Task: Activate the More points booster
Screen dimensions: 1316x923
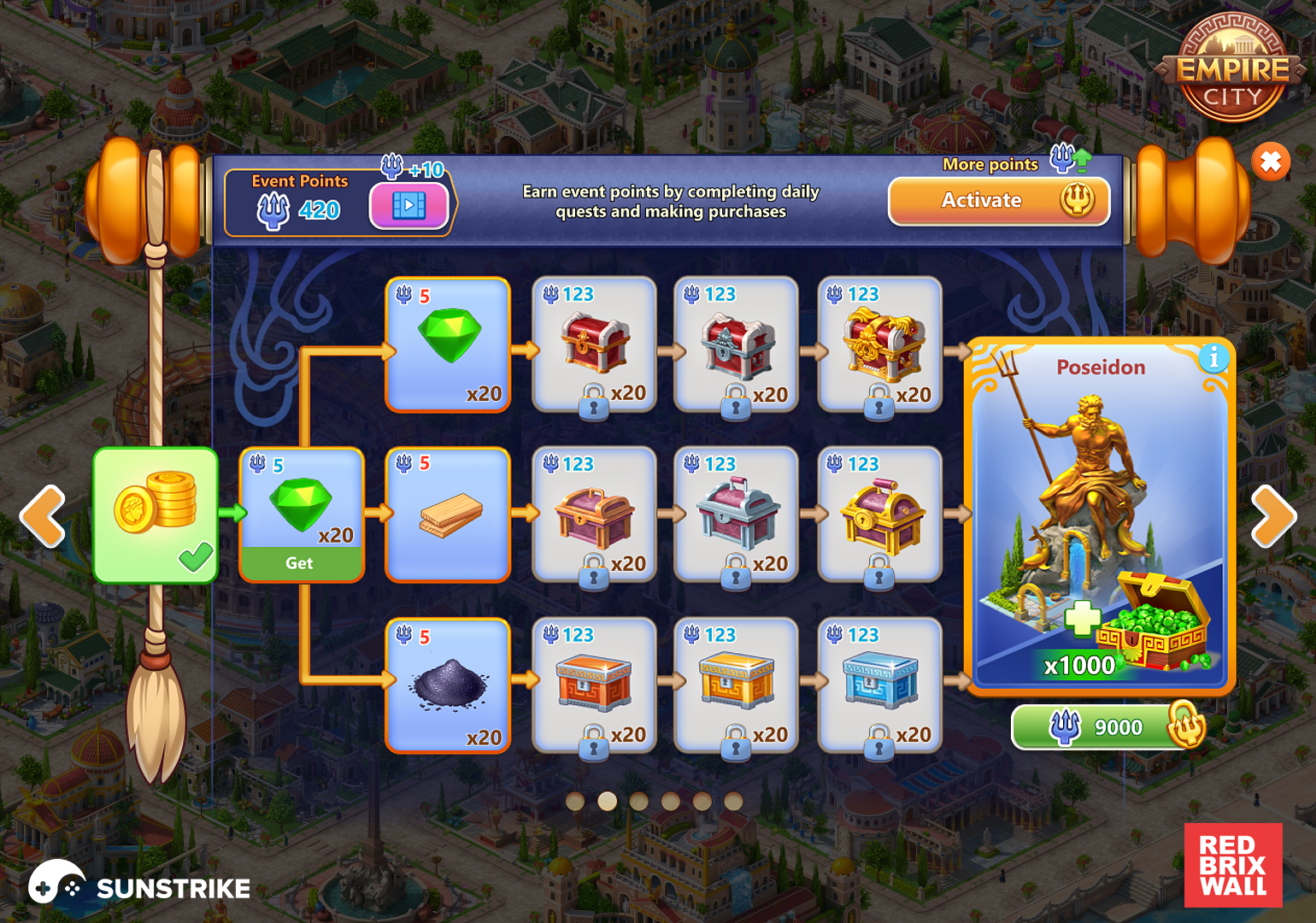Action: coord(998,201)
